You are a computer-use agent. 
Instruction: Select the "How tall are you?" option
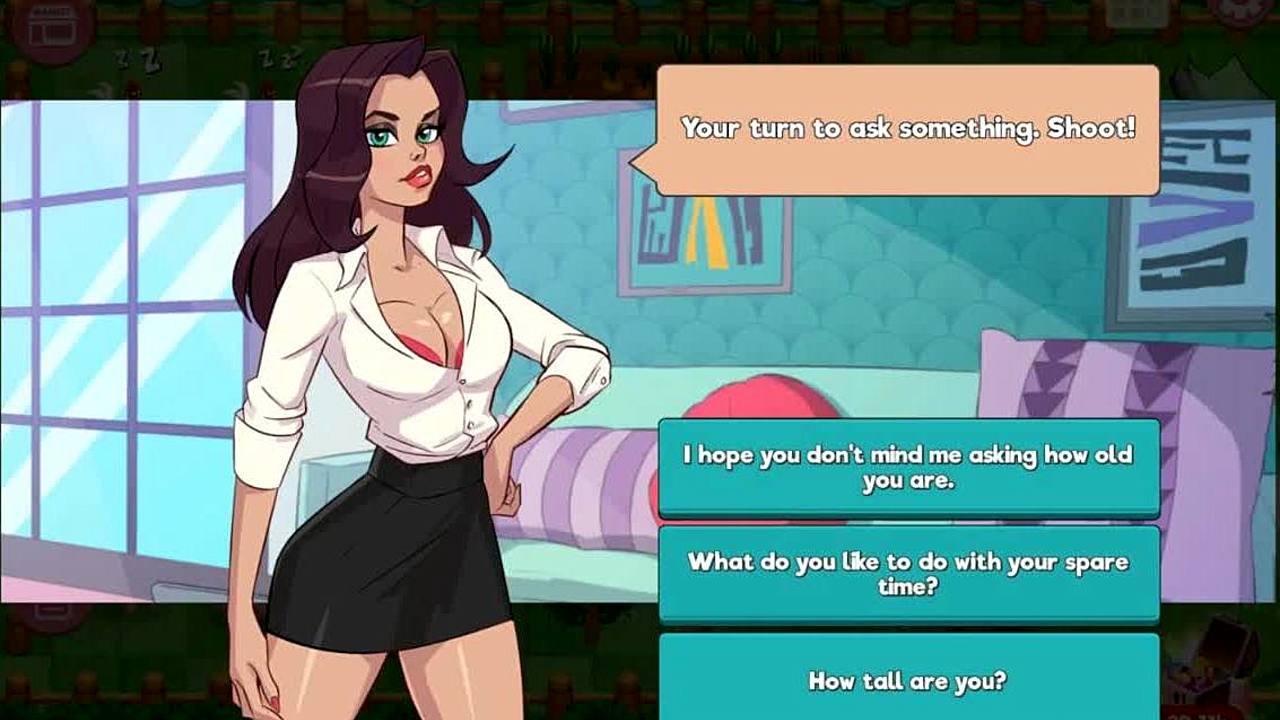[908, 680]
